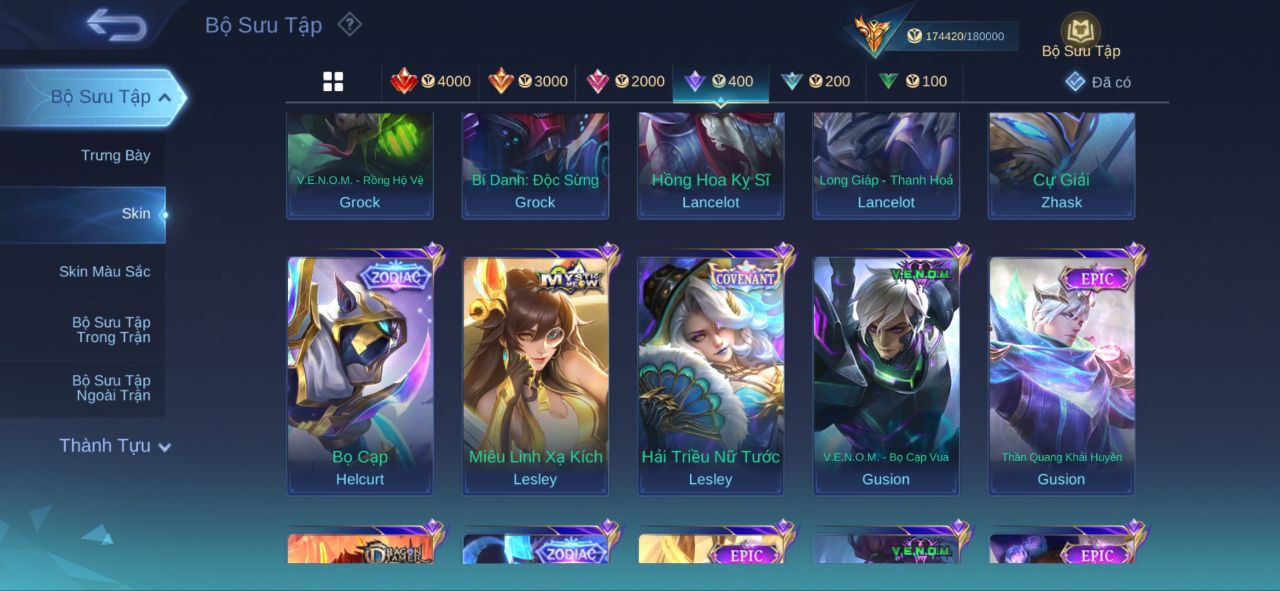1280x591 pixels.
Task: Open the collection help question mark
Action: 349,24
